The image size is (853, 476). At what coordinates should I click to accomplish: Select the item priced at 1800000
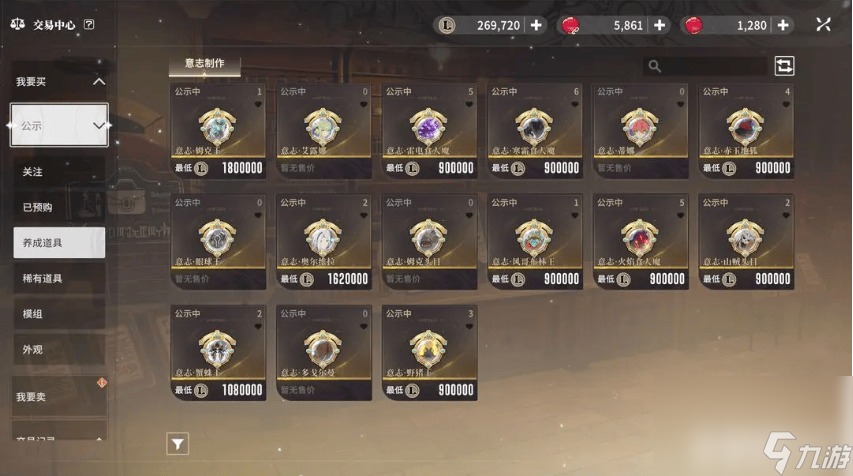pos(218,131)
